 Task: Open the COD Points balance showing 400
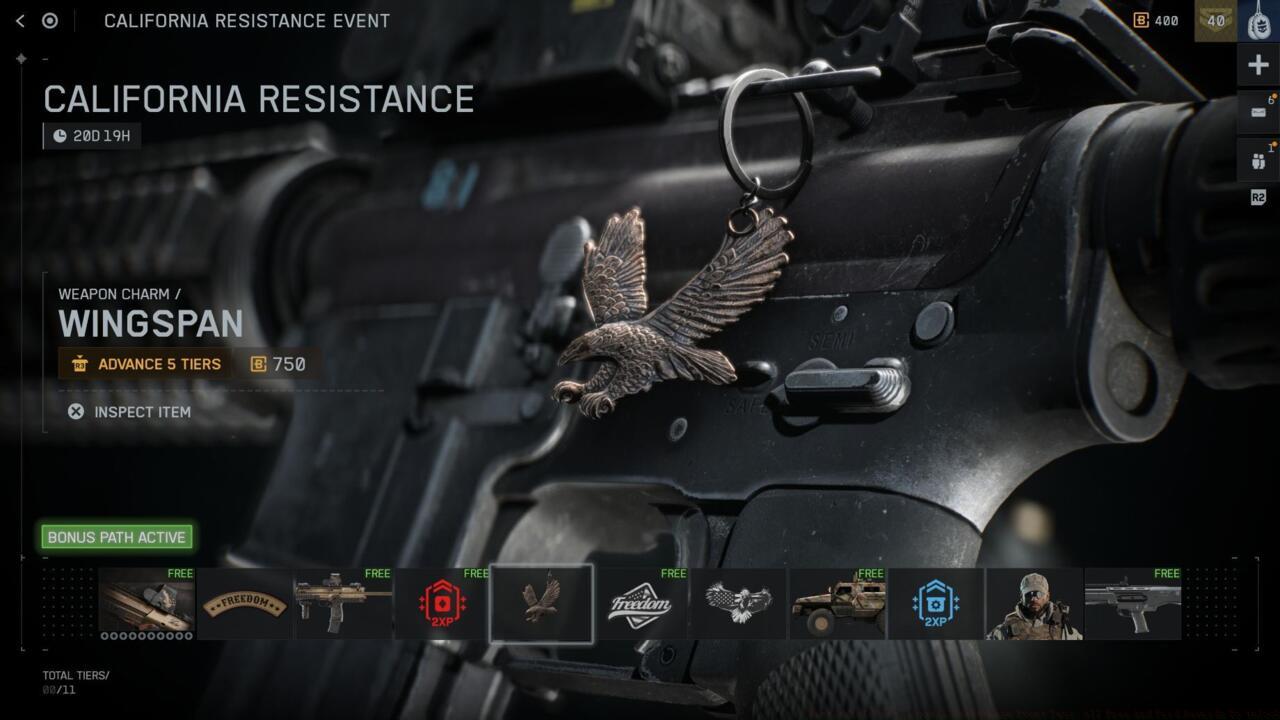click(1156, 21)
